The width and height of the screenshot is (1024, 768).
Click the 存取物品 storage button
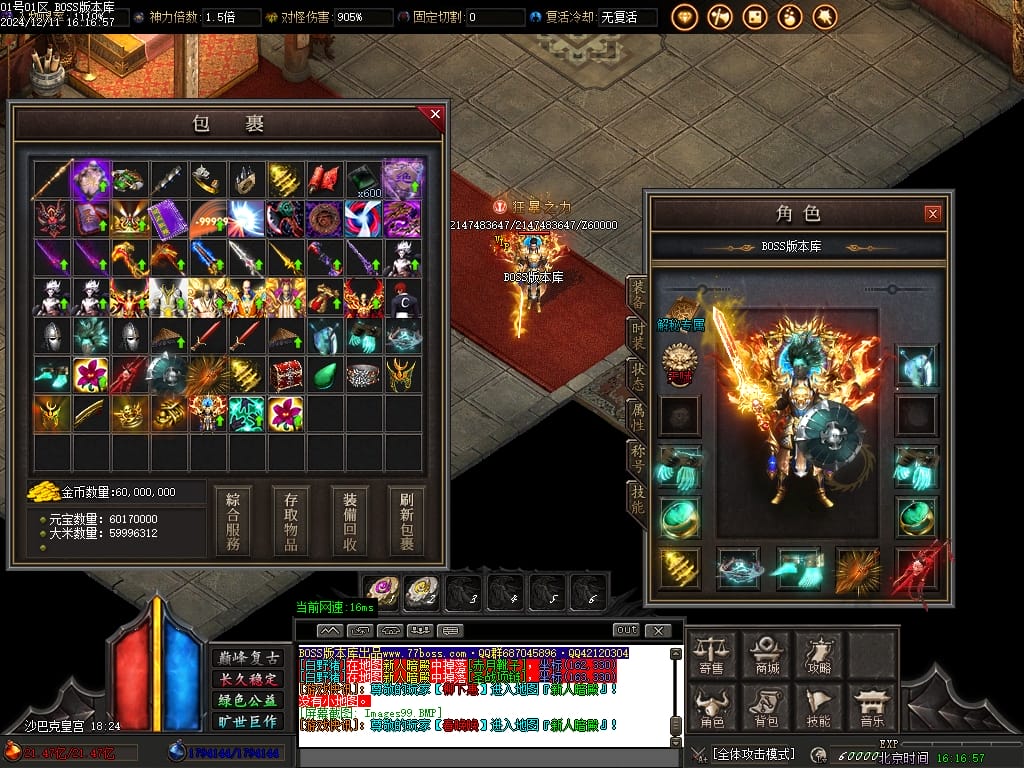point(291,521)
